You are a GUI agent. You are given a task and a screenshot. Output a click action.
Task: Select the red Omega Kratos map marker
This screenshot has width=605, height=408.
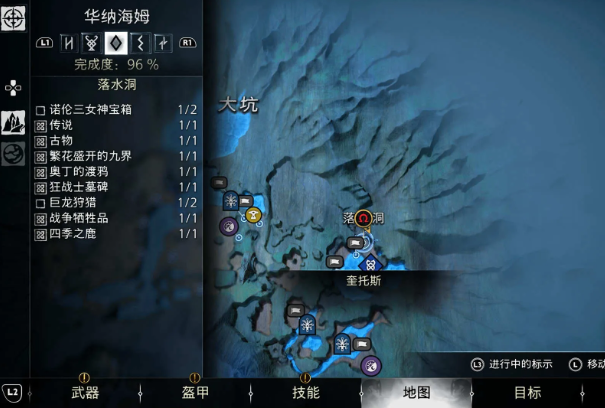tap(364, 218)
